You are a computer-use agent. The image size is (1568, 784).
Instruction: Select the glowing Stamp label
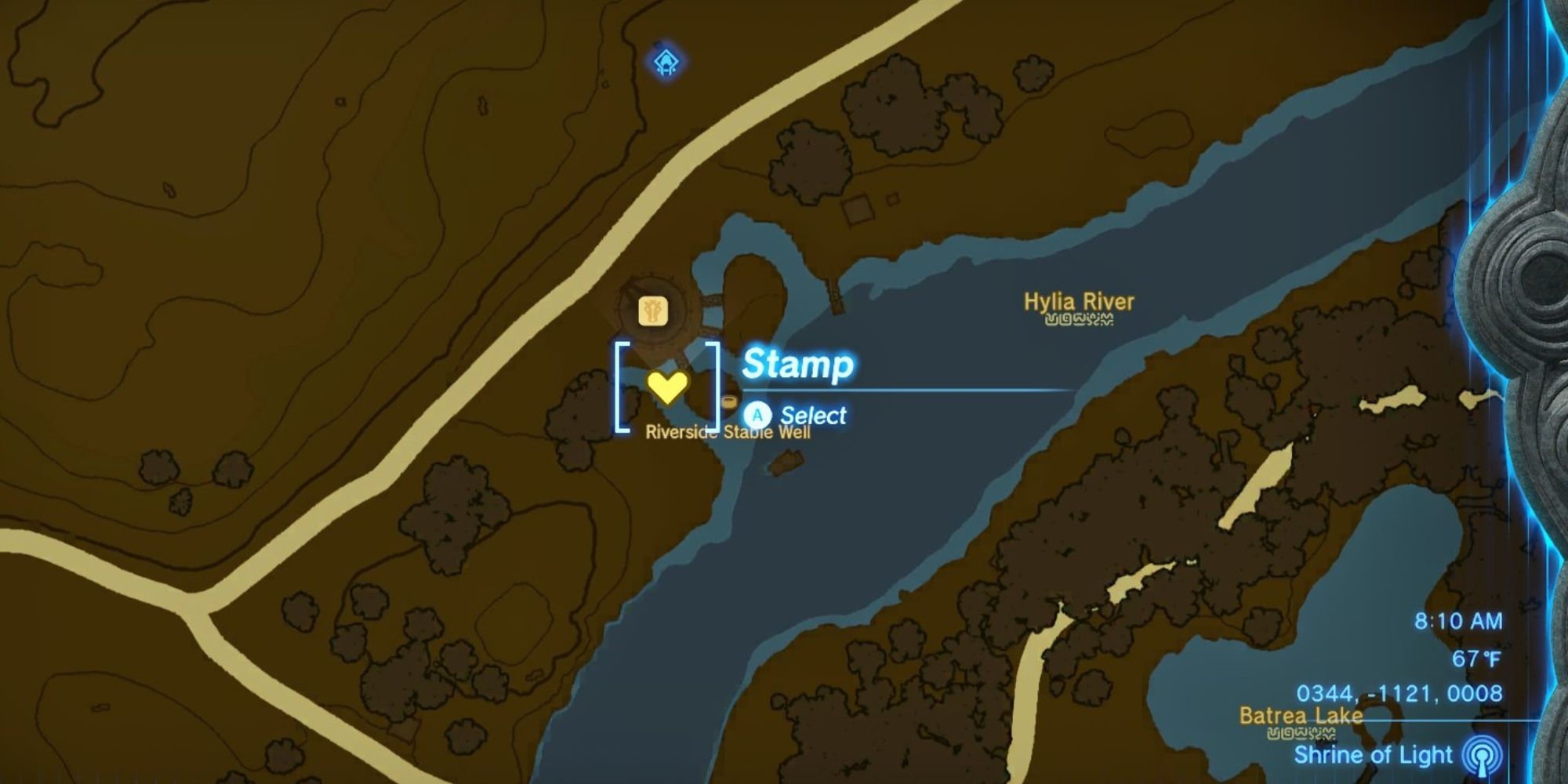pyautogui.click(x=799, y=365)
